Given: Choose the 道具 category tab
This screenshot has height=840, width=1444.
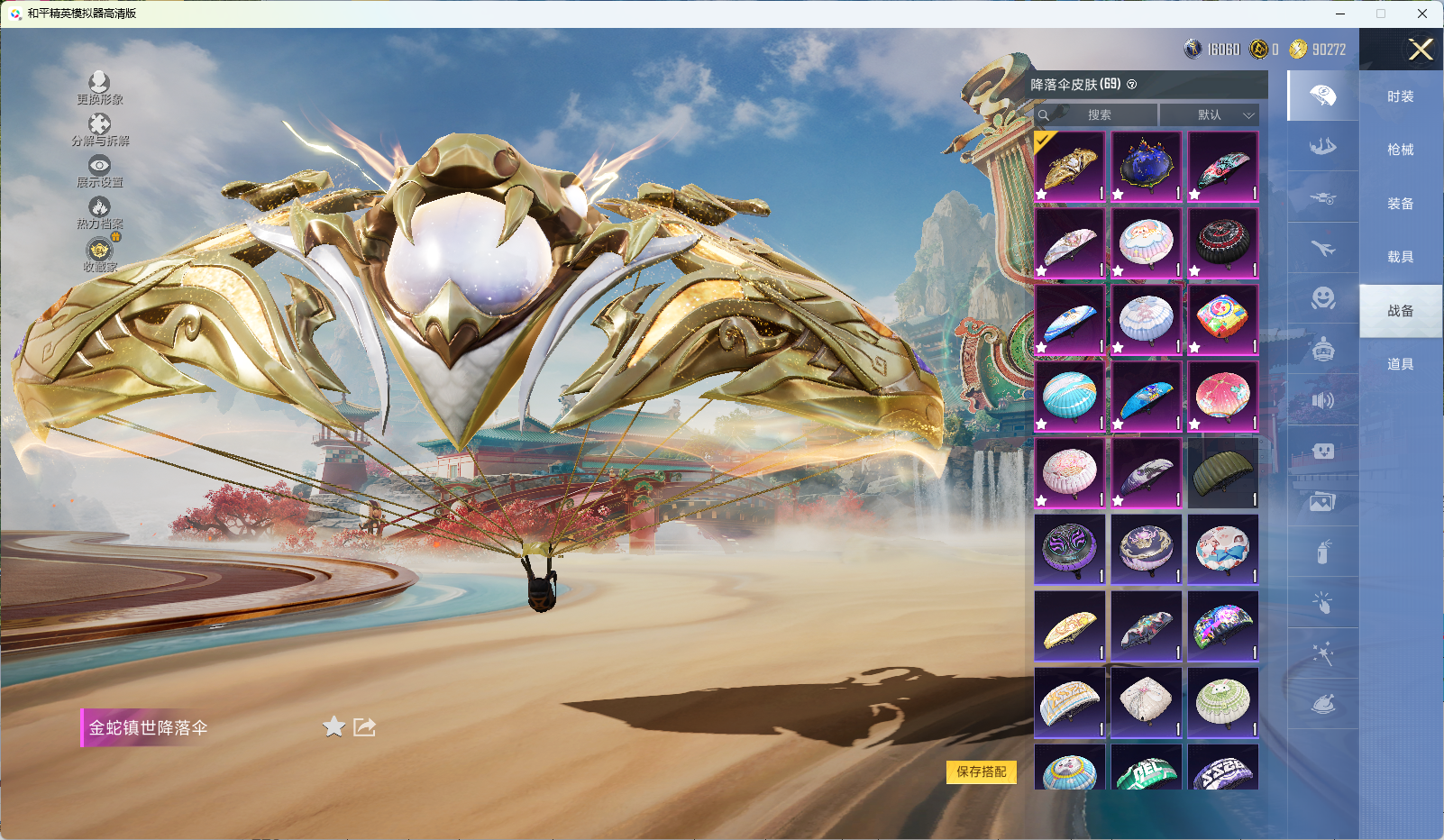Looking at the screenshot, I should click(1400, 364).
